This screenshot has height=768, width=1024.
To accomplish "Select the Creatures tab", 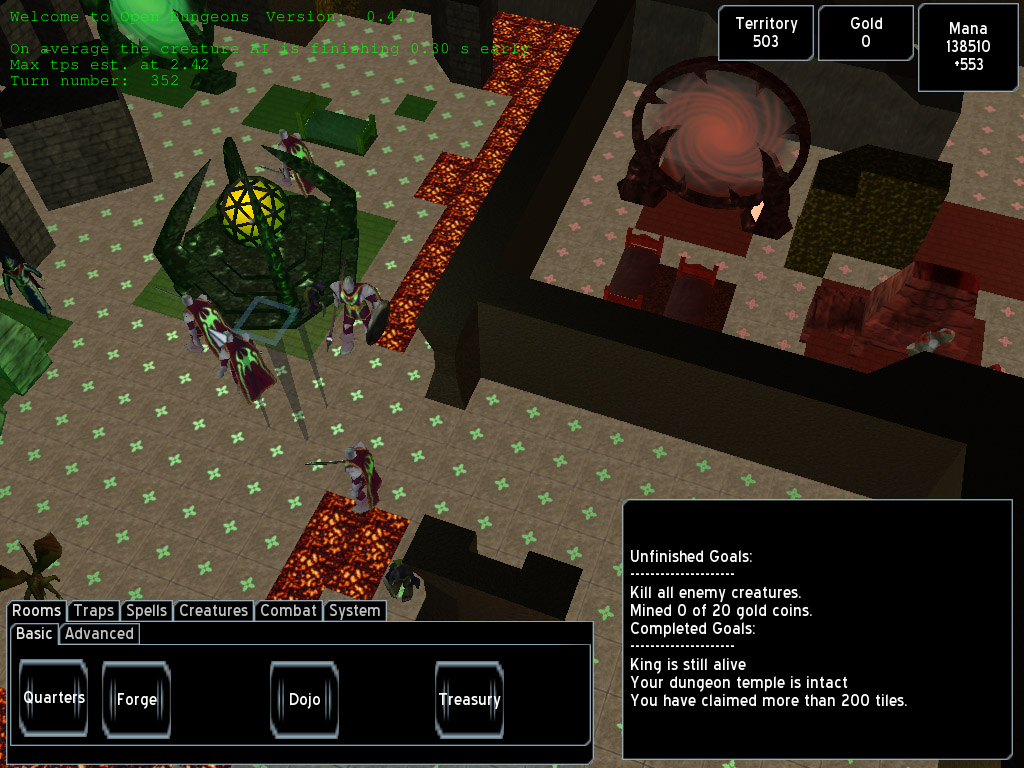I will point(213,611).
